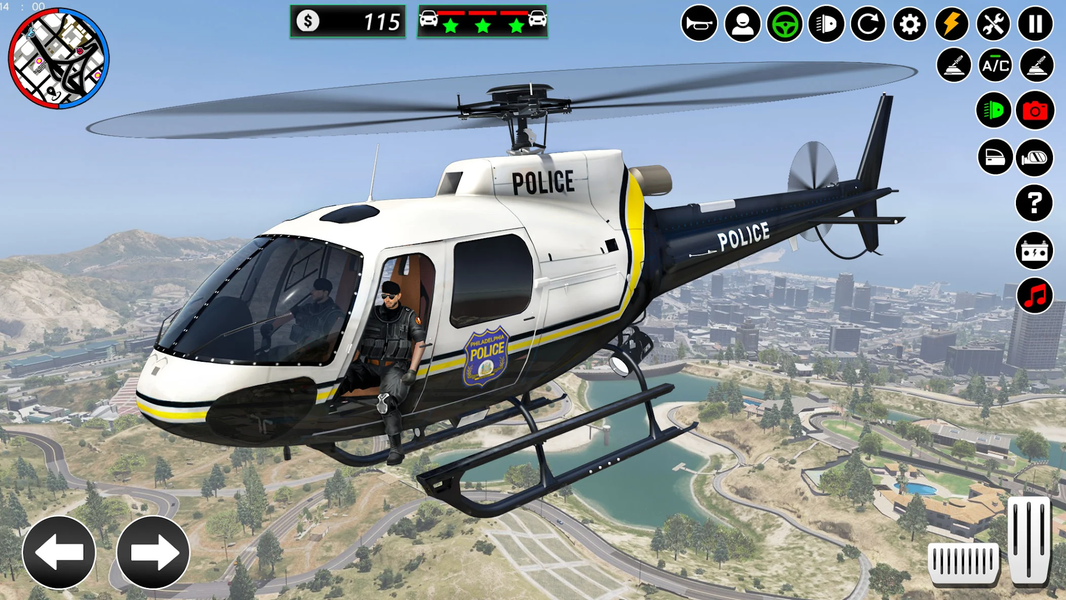This screenshot has height=600, width=1066.
Task: Open the gear settings menu
Action: 910,23
